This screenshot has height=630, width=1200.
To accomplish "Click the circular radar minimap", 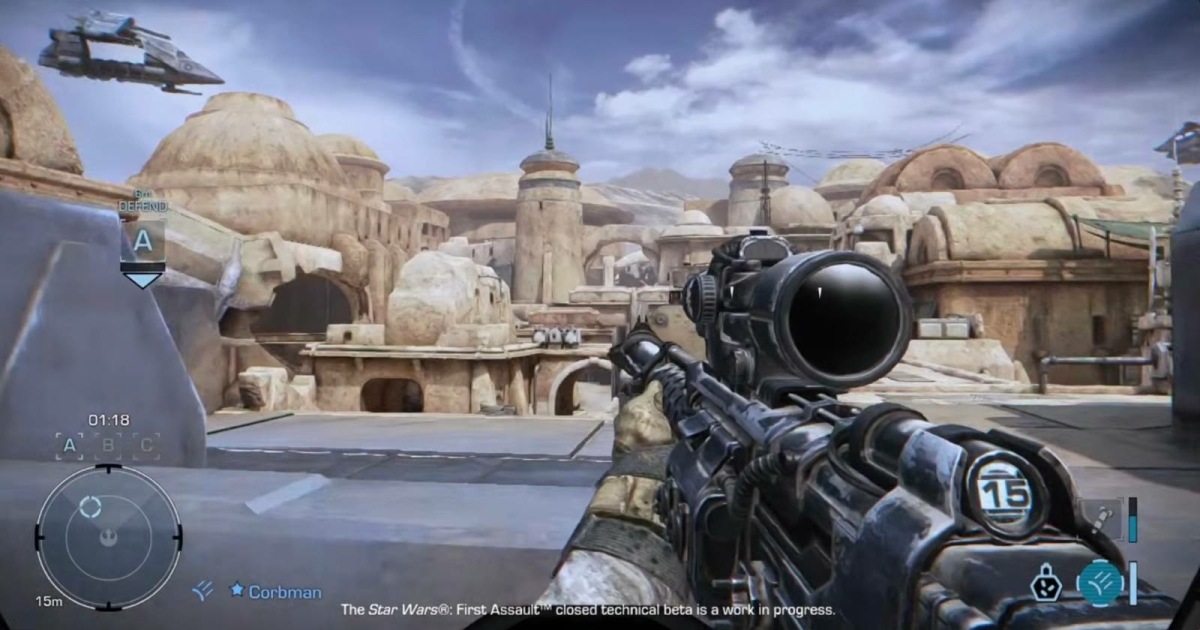I will (x=108, y=537).
